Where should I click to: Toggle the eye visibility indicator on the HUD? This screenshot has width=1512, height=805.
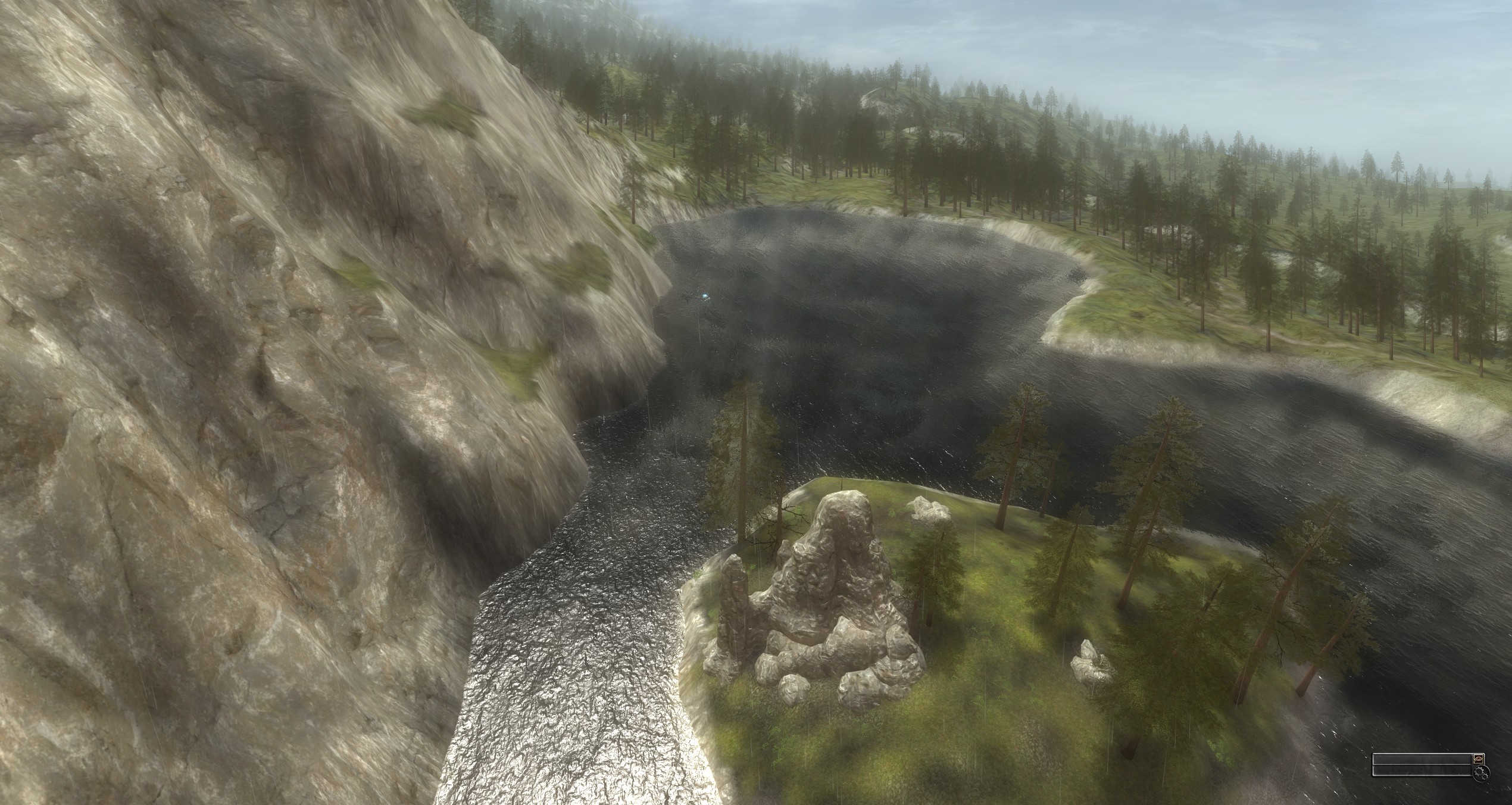pos(1478,759)
